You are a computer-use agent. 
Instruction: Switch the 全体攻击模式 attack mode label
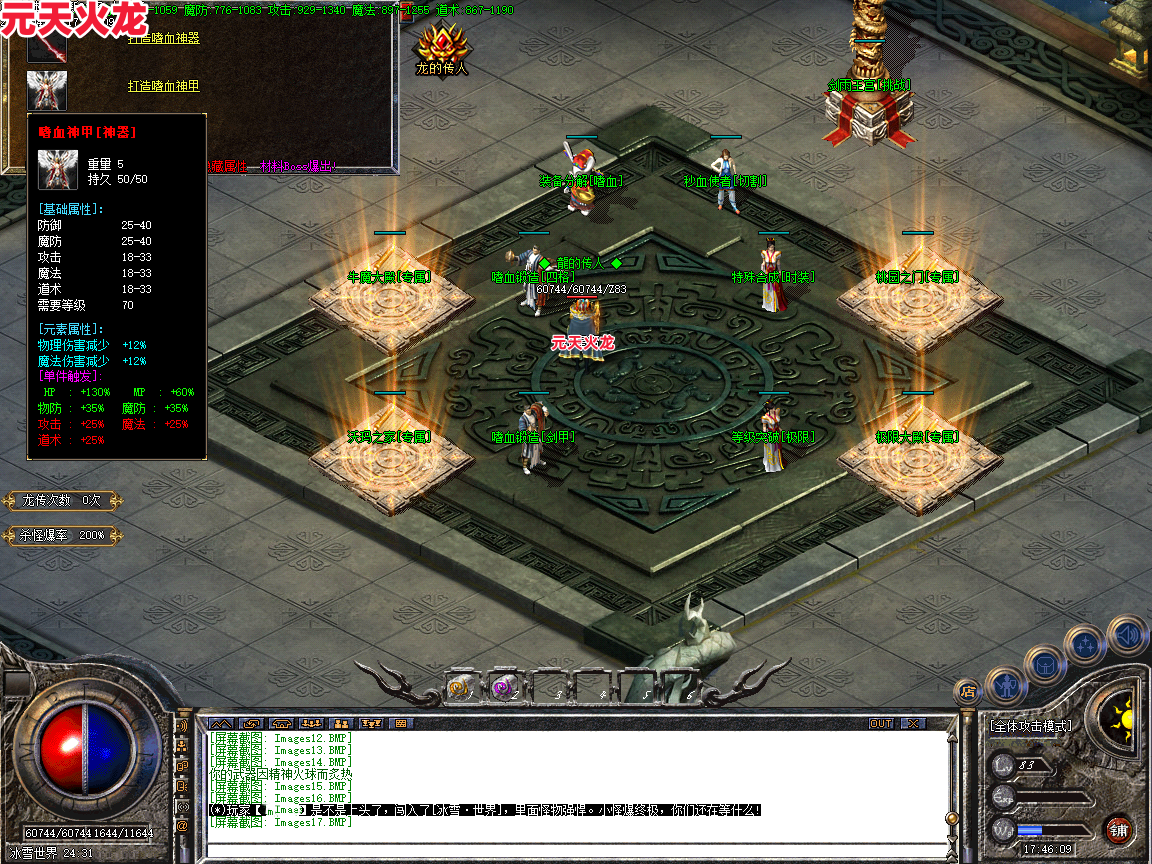[1030, 726]
